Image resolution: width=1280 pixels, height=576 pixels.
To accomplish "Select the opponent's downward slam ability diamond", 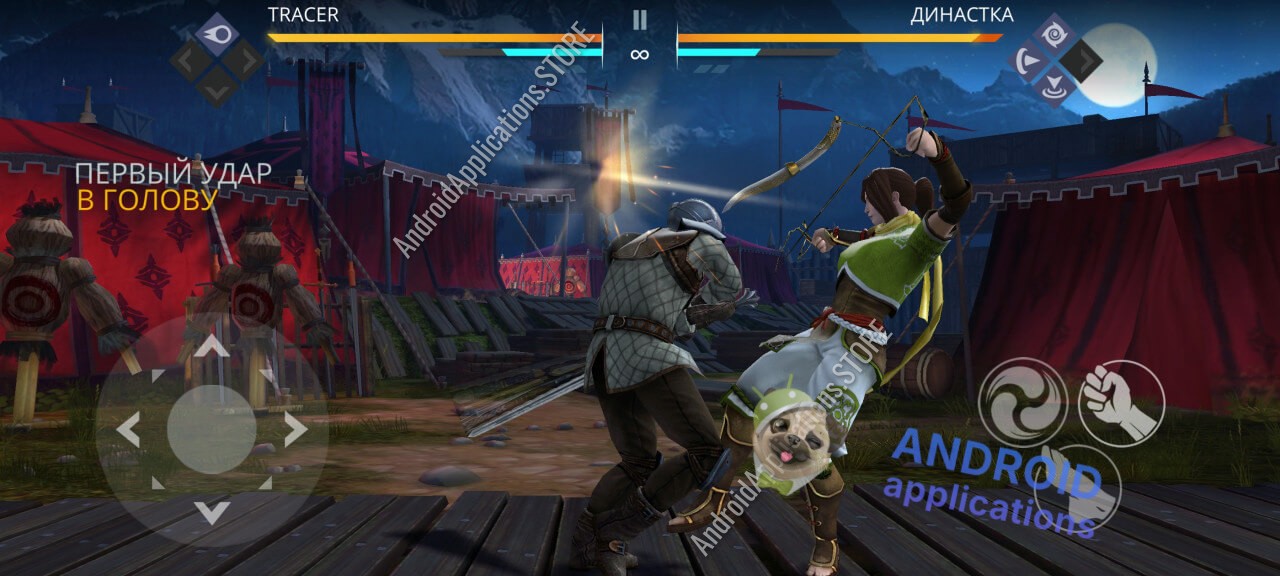I will [x=1054, y=88].
